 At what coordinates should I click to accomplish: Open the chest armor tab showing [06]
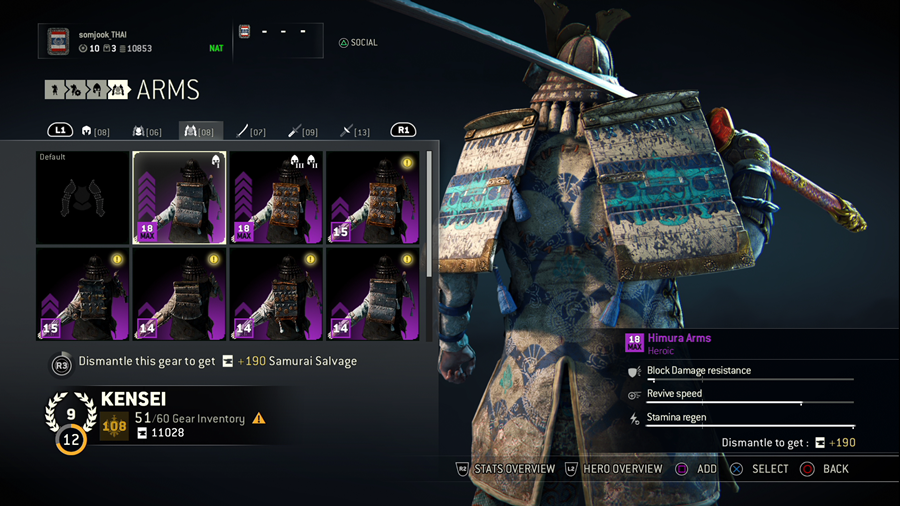tap(147, 131)
